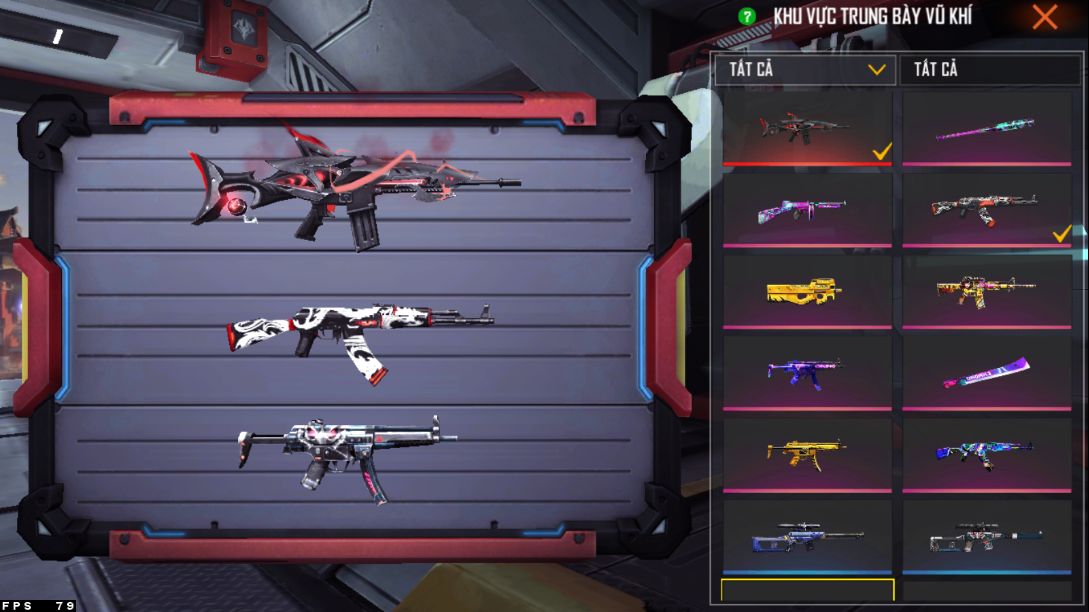Select the golden MP5 skin tile
Viewport: 1089px width, 612px height.
pos(806,454)
